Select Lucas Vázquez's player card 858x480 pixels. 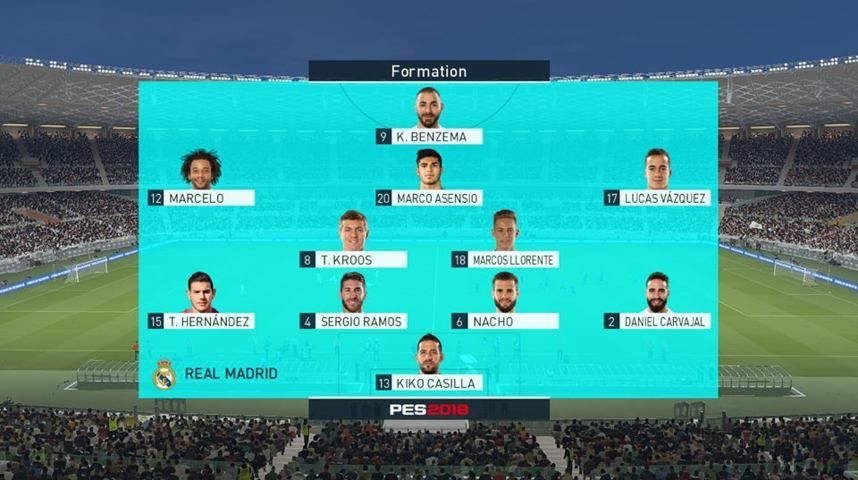point(656,198)
